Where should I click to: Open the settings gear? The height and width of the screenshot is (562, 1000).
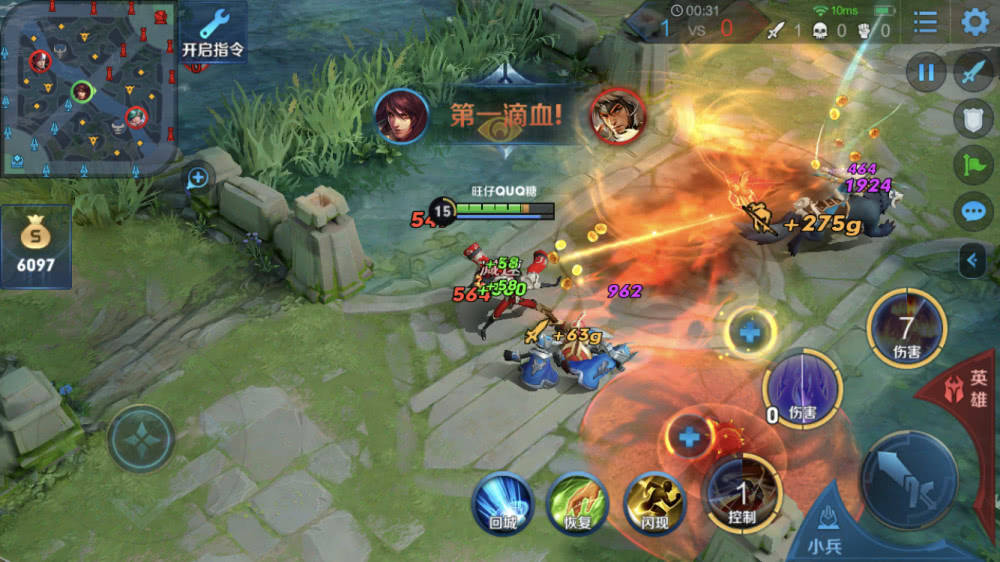(974, 22)
